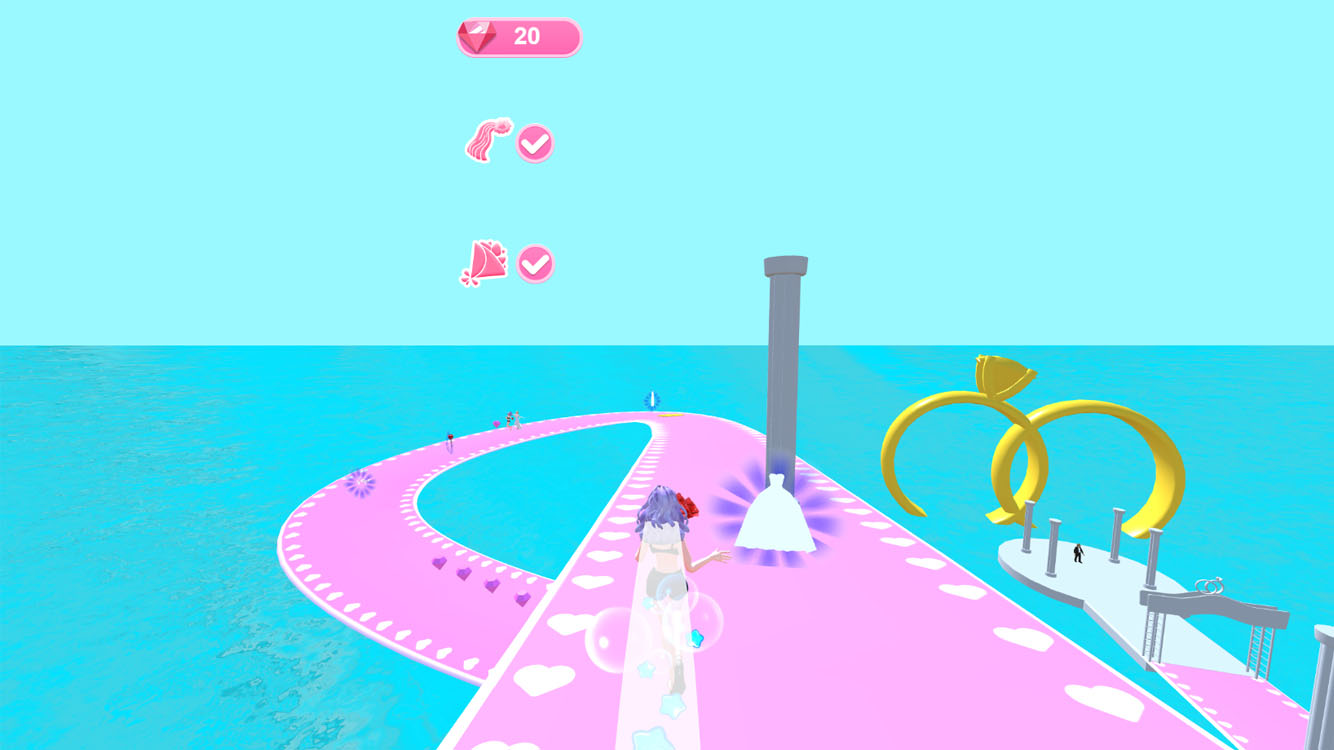Click the small silver rings decoration on the gate
1334x750 pixels.
[1211, 585]
